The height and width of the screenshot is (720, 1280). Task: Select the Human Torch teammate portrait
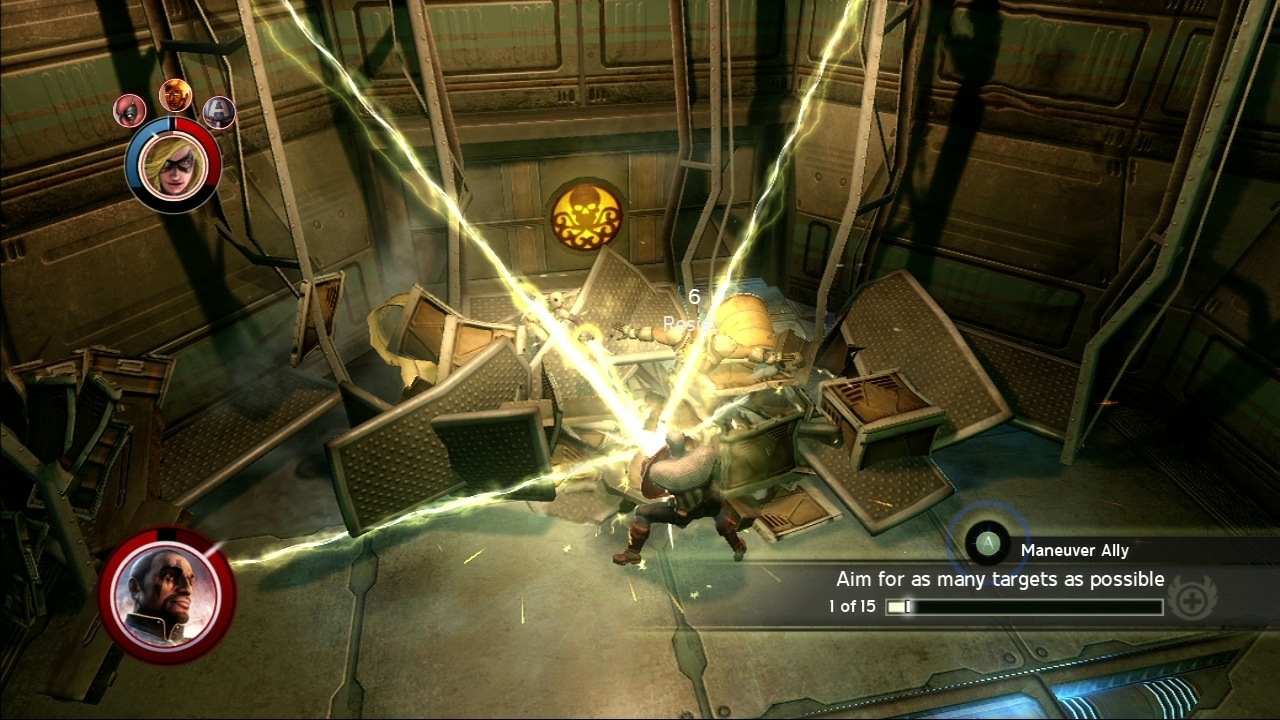[x=174, y=98]
